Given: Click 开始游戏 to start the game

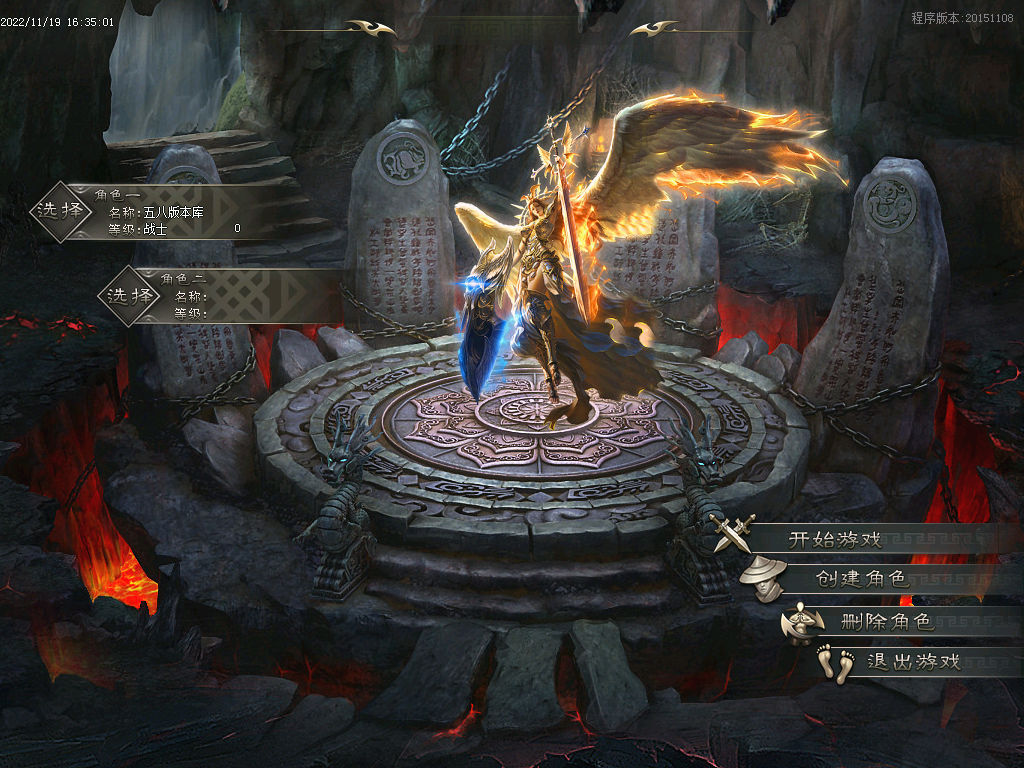Looking at the screenshot, I should (x=835, y=539).
